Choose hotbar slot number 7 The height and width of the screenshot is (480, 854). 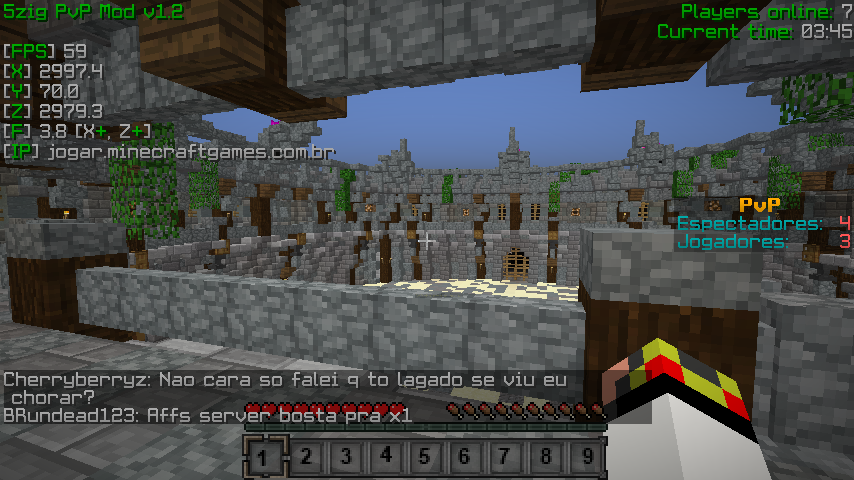tap(507, 458)
